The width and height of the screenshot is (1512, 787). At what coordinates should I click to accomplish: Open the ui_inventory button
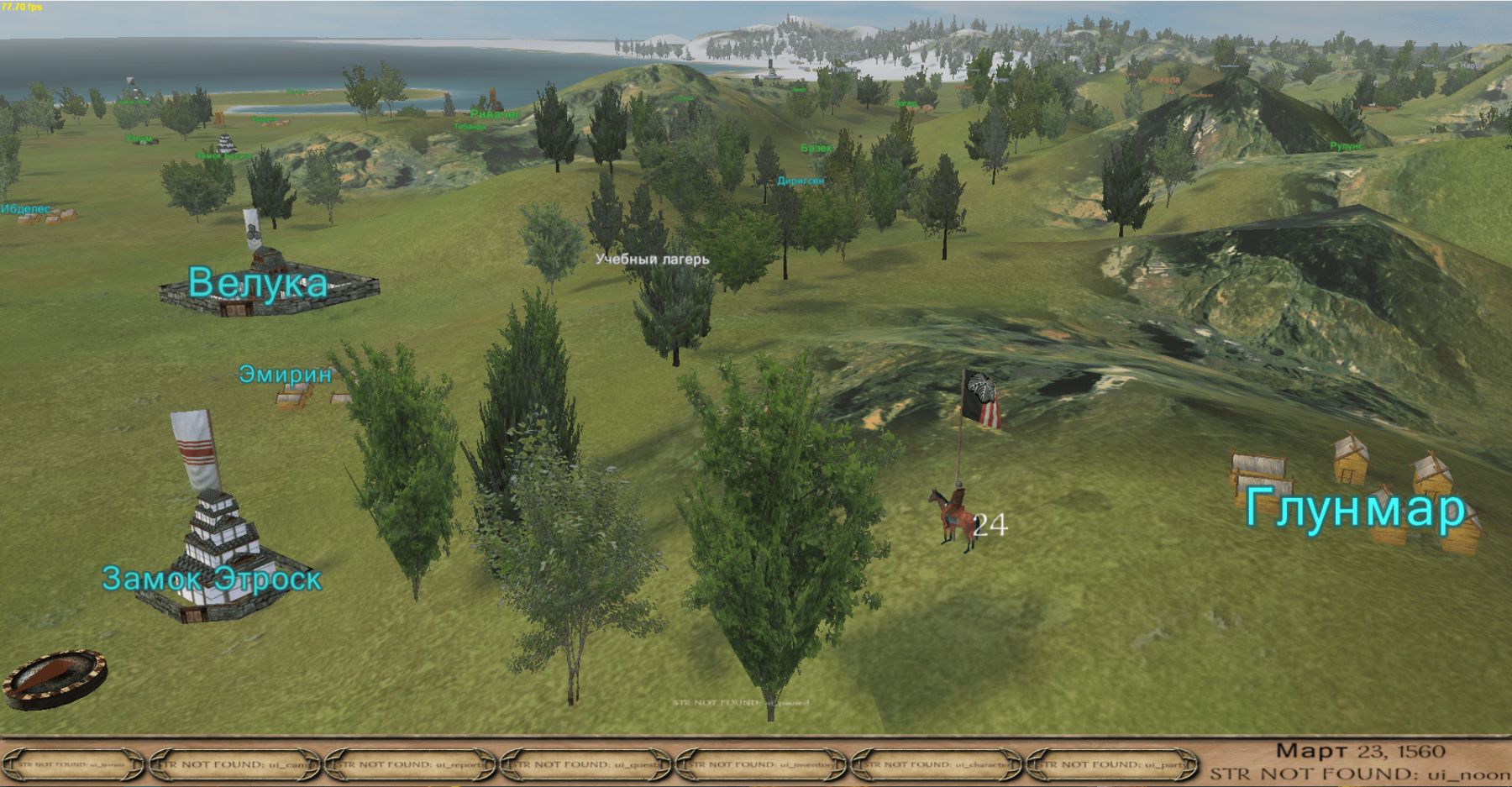tap(763, 764)
